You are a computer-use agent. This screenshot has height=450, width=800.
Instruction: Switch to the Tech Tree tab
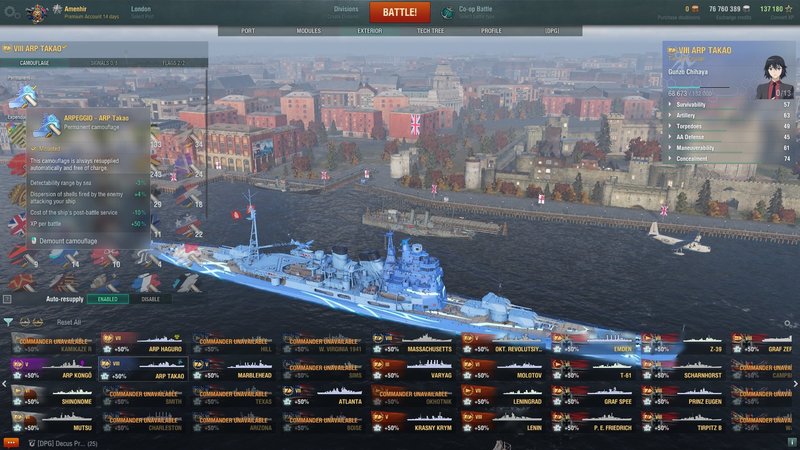click(430, 31)
